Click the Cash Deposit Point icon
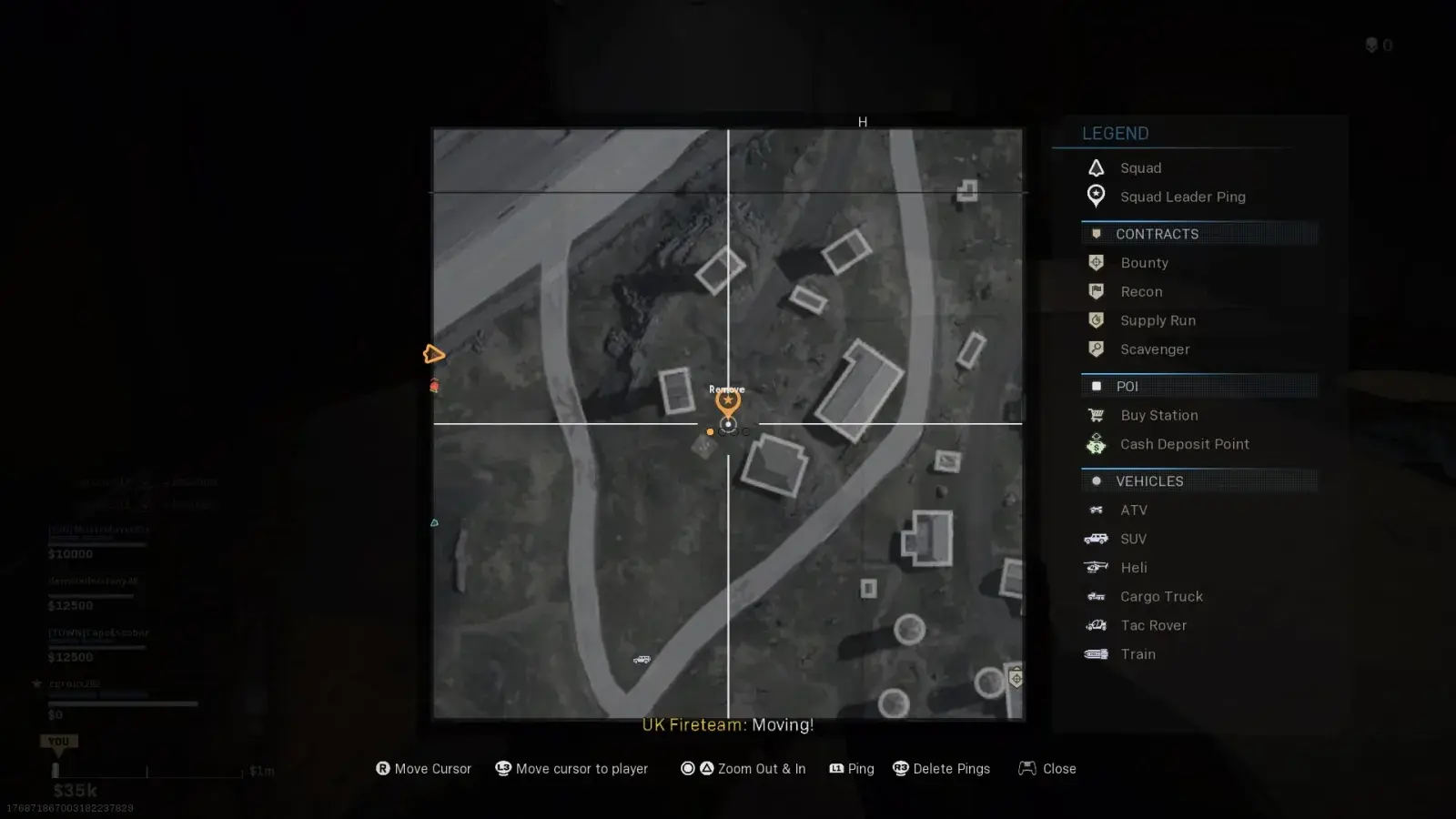The height and width of the screenshot is (819, 1456). 1097,444
